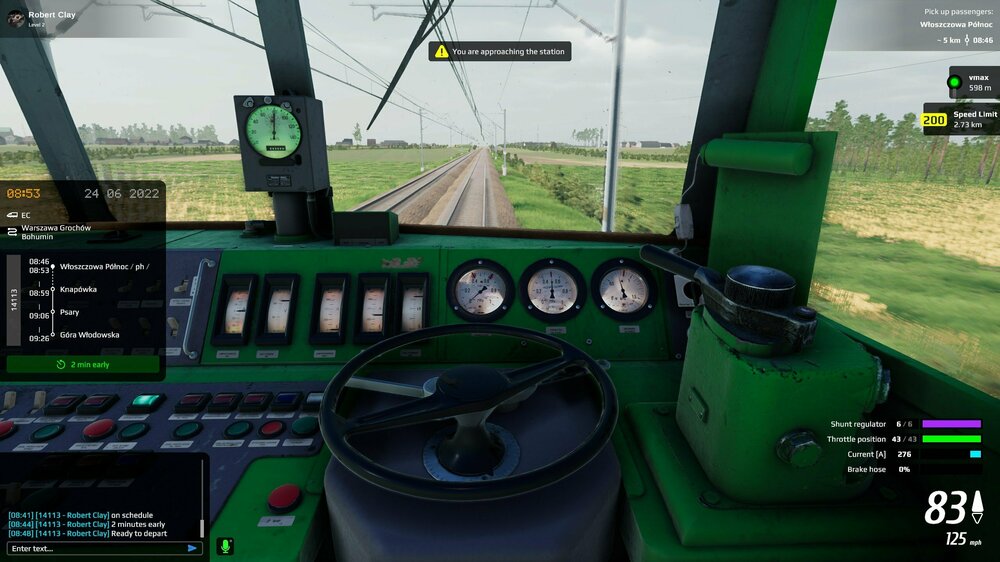
Task: Open Robert Clay's player profile avatar
Action: (13, 18)
